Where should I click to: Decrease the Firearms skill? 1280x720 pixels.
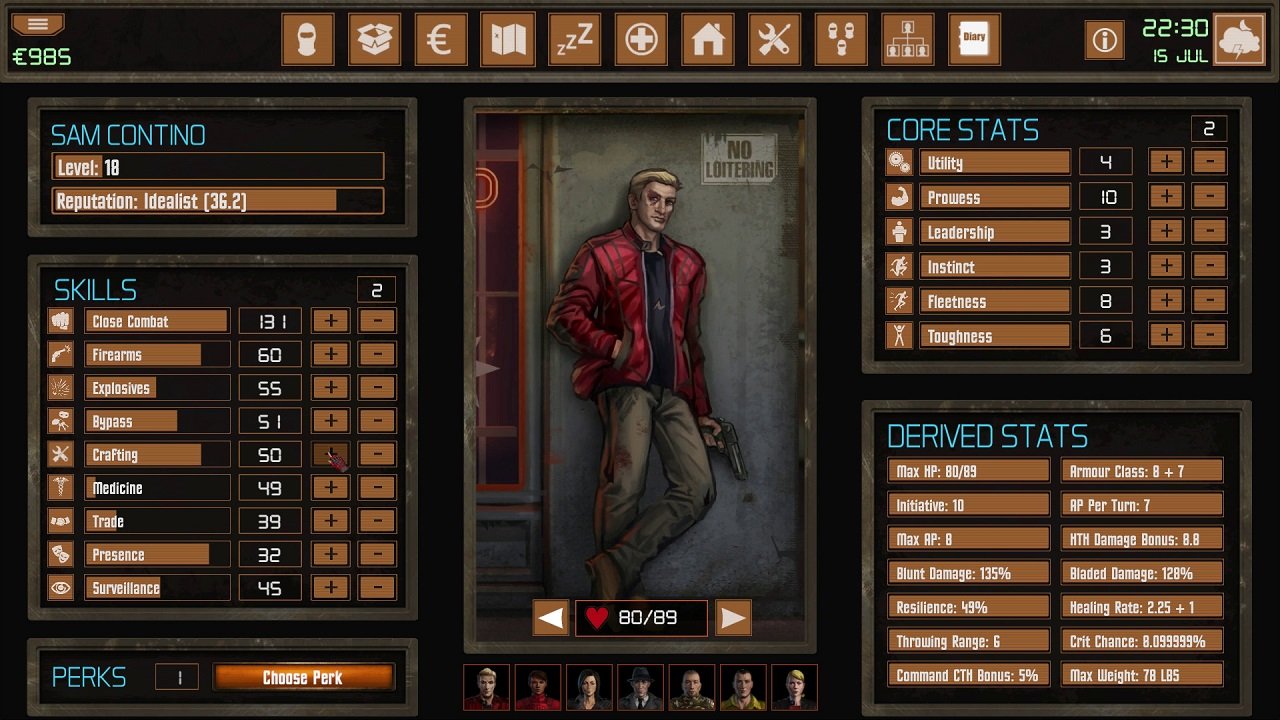click(377, 354)
